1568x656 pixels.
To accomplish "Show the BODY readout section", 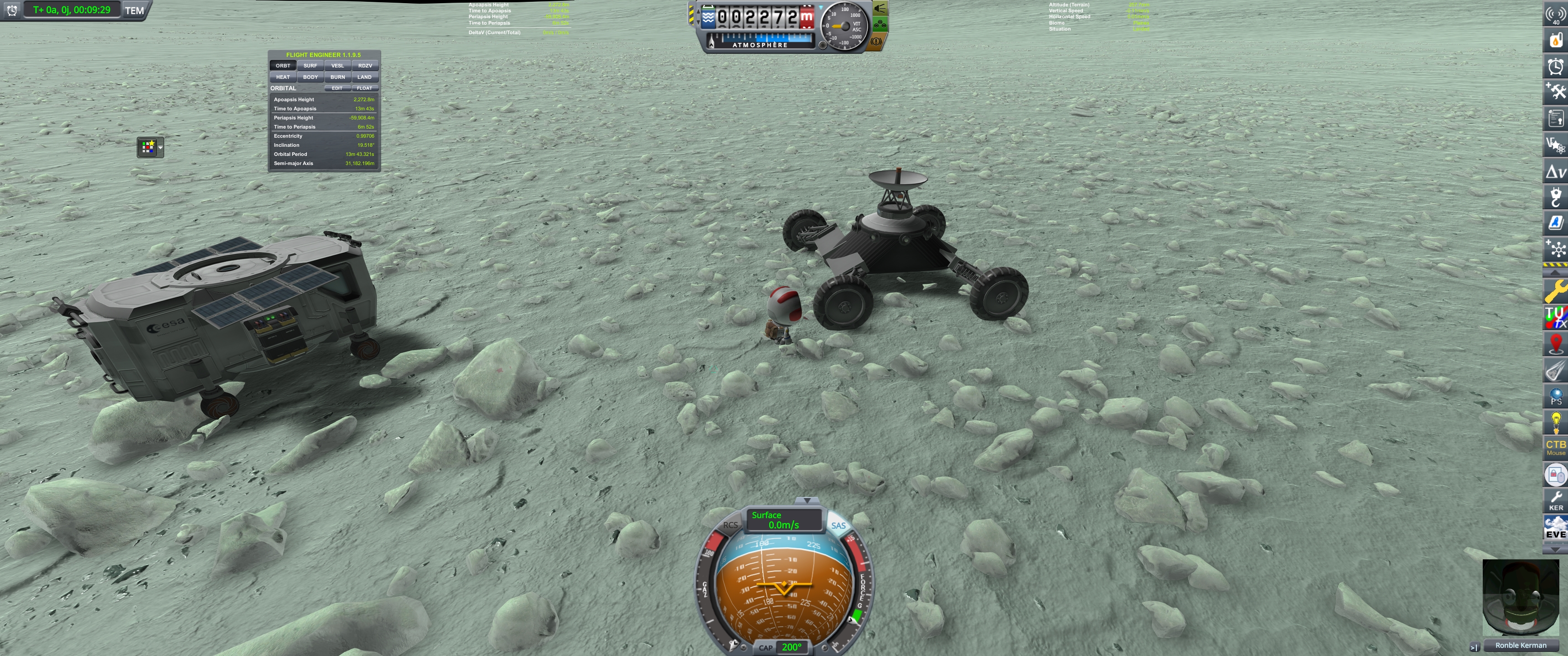I will click(310, 77).
